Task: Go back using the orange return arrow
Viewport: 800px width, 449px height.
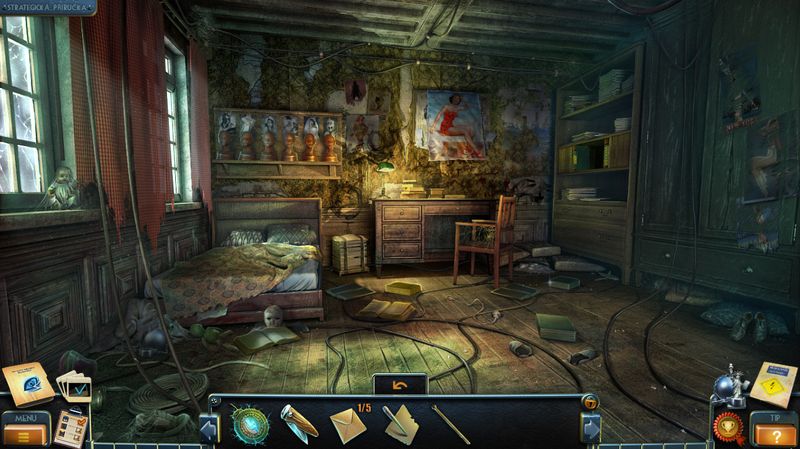Action: pyautogui.click(x=399, y=384)
